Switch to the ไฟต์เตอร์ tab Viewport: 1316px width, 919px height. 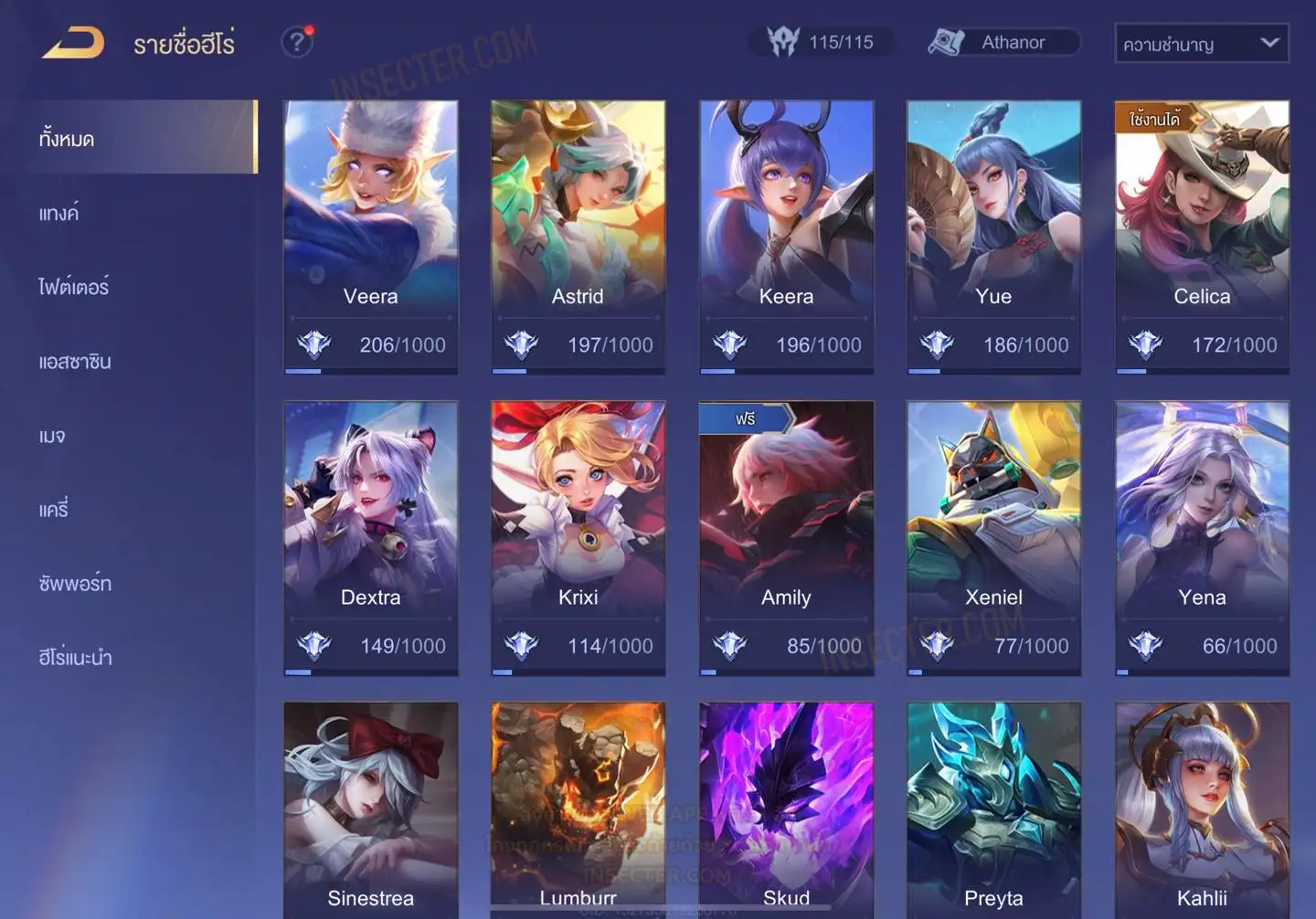[x=74, y=287]
